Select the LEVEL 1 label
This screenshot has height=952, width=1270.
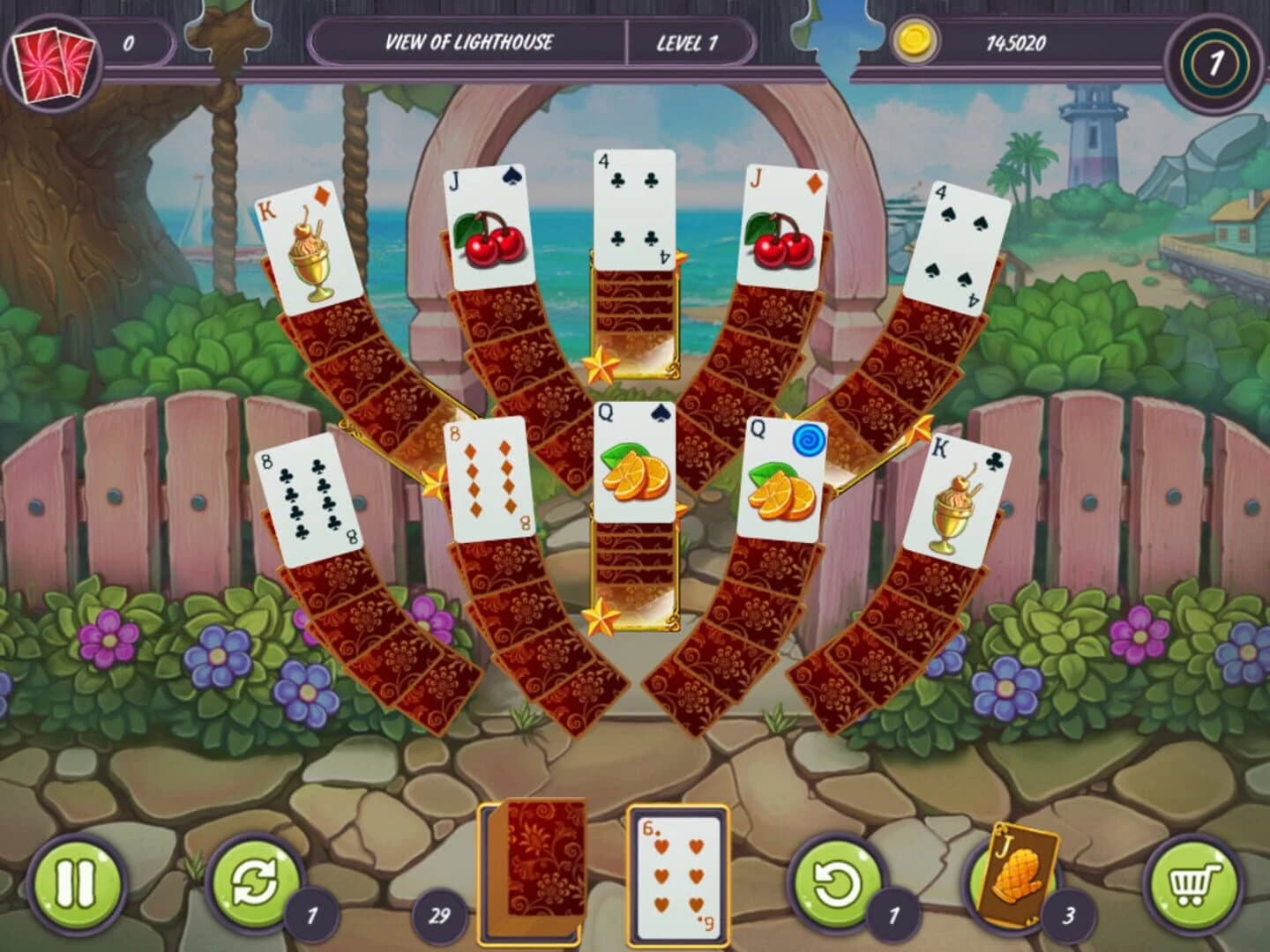[689, 40]
